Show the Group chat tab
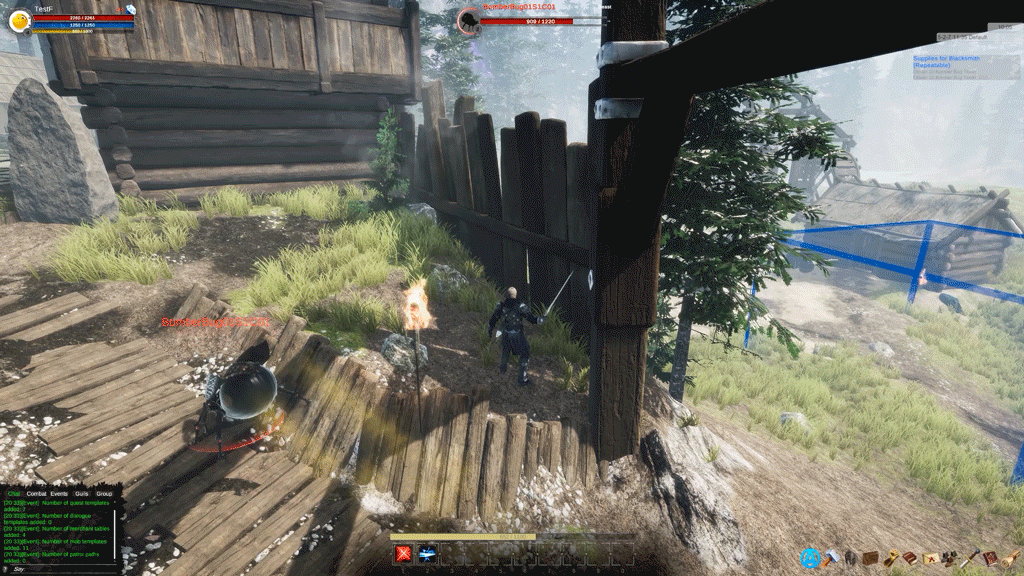The image size is (1024, 576). click(x=104, y=494)
